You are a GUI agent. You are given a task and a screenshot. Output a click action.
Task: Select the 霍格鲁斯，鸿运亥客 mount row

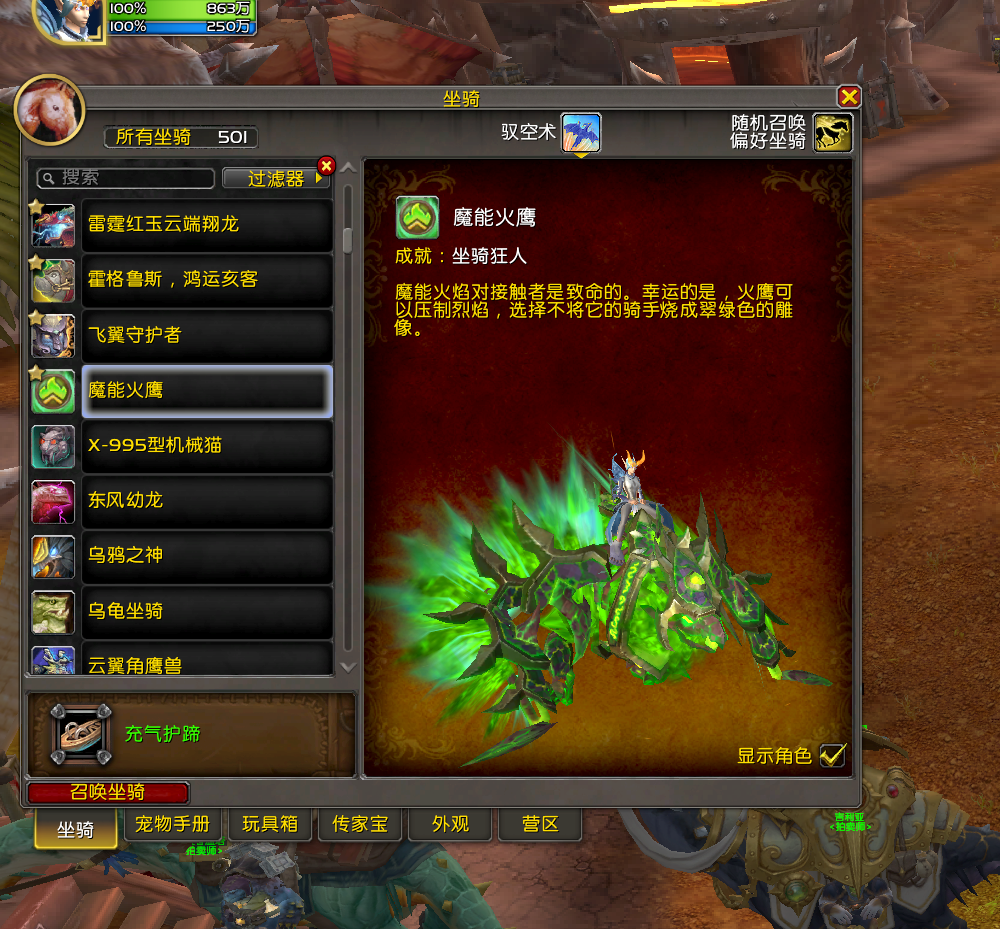tap(207, 280)
